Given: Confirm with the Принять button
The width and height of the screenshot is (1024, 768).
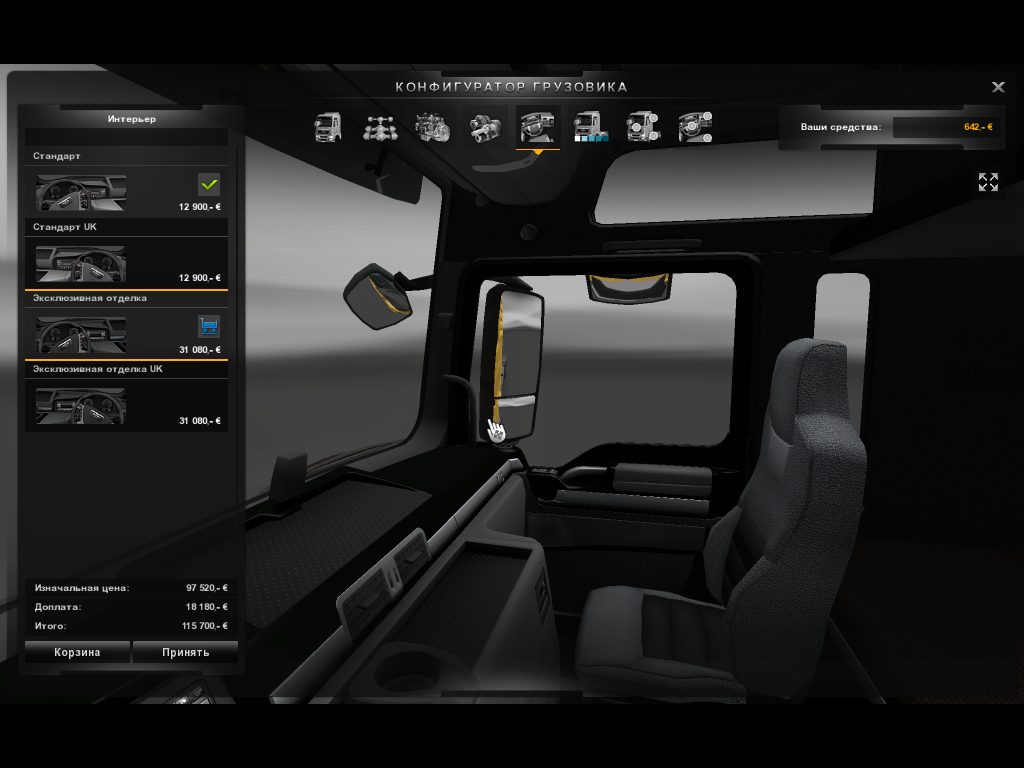Looking at the screenshot, I should tap(185, 652).
